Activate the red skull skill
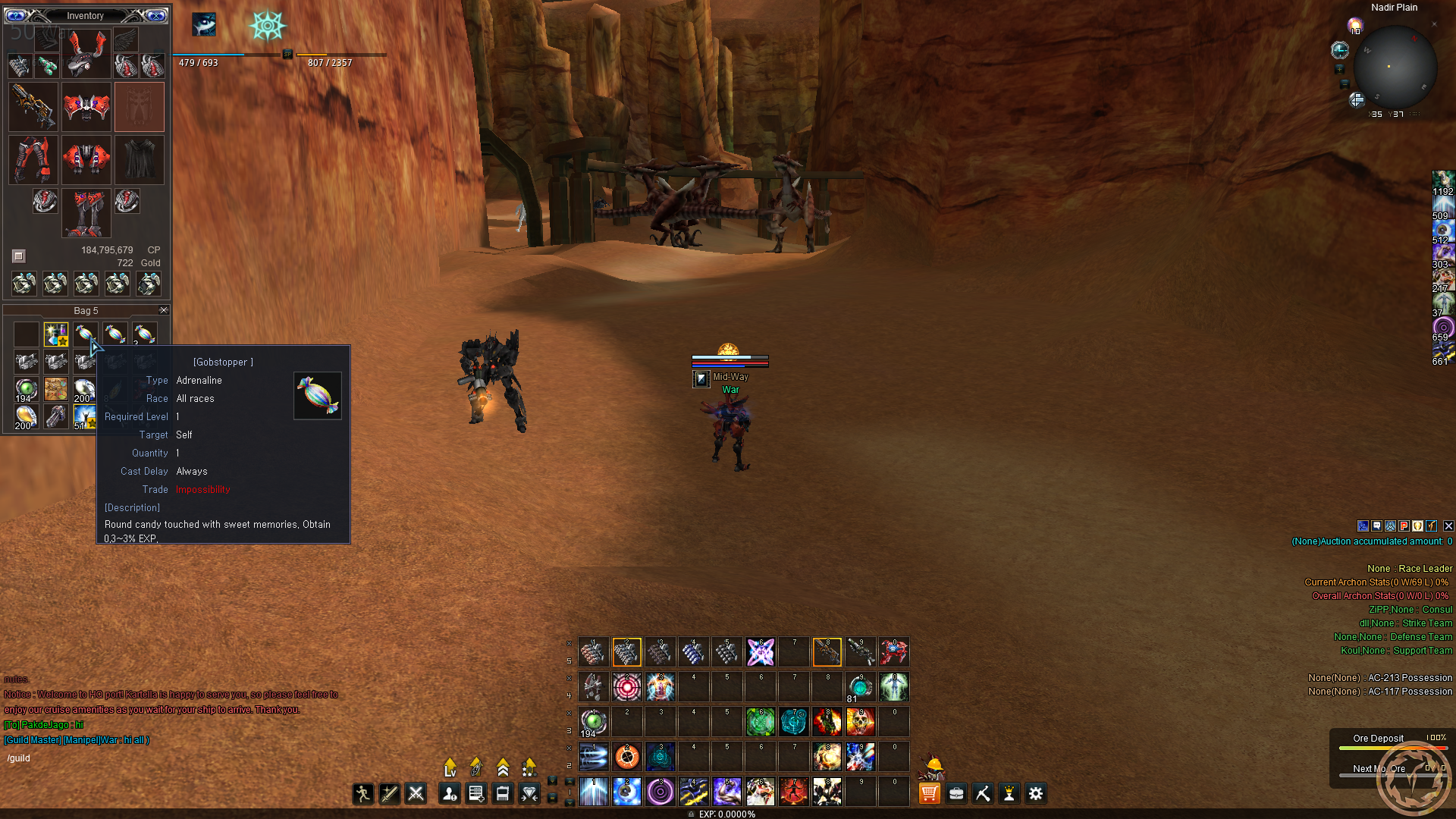The height and width of the screenshot is (819, 1456). 861,721
